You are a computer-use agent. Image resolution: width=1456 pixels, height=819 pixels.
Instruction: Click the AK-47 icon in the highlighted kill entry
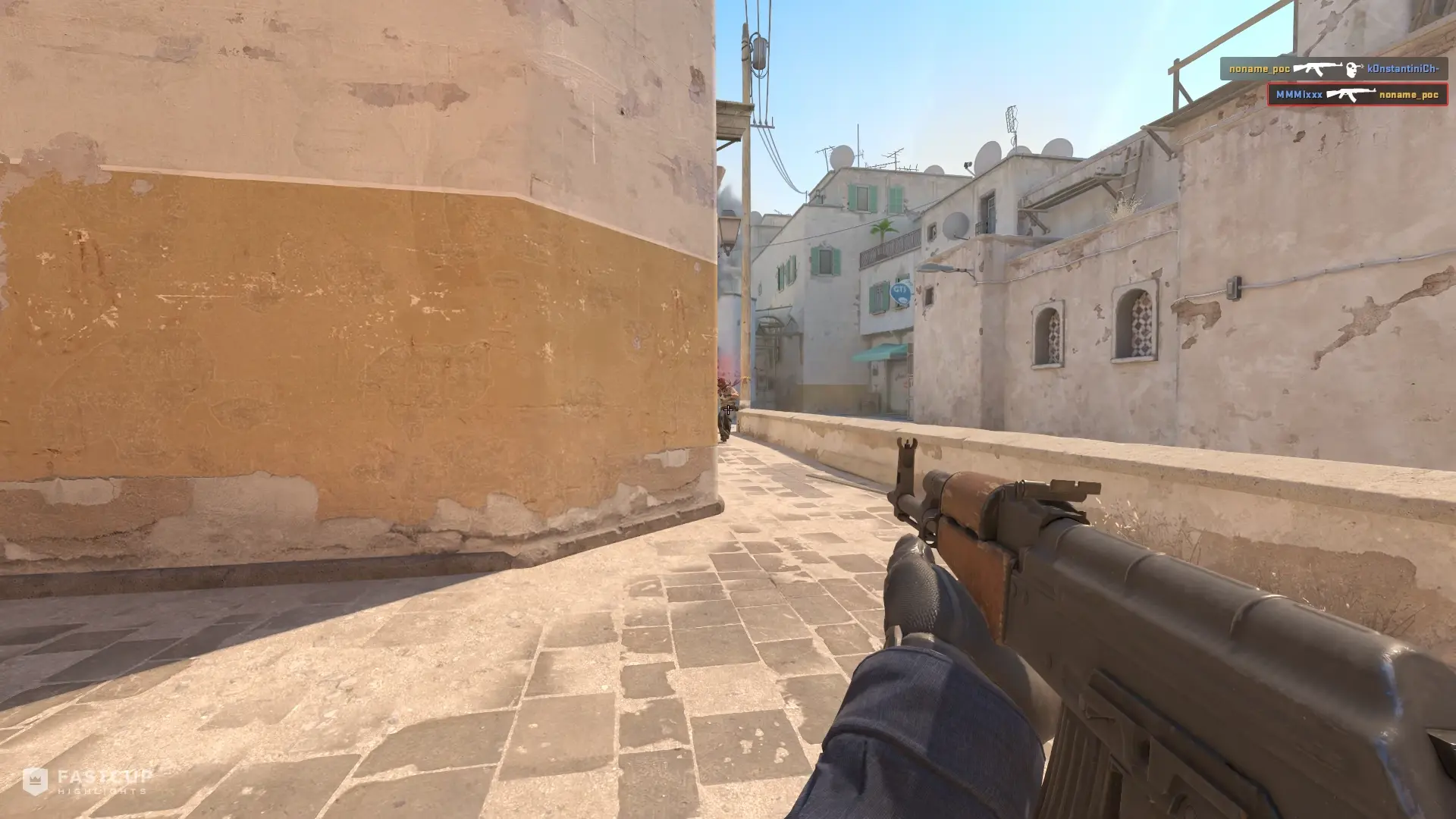pyautogui.click(x=1351, y=95)
